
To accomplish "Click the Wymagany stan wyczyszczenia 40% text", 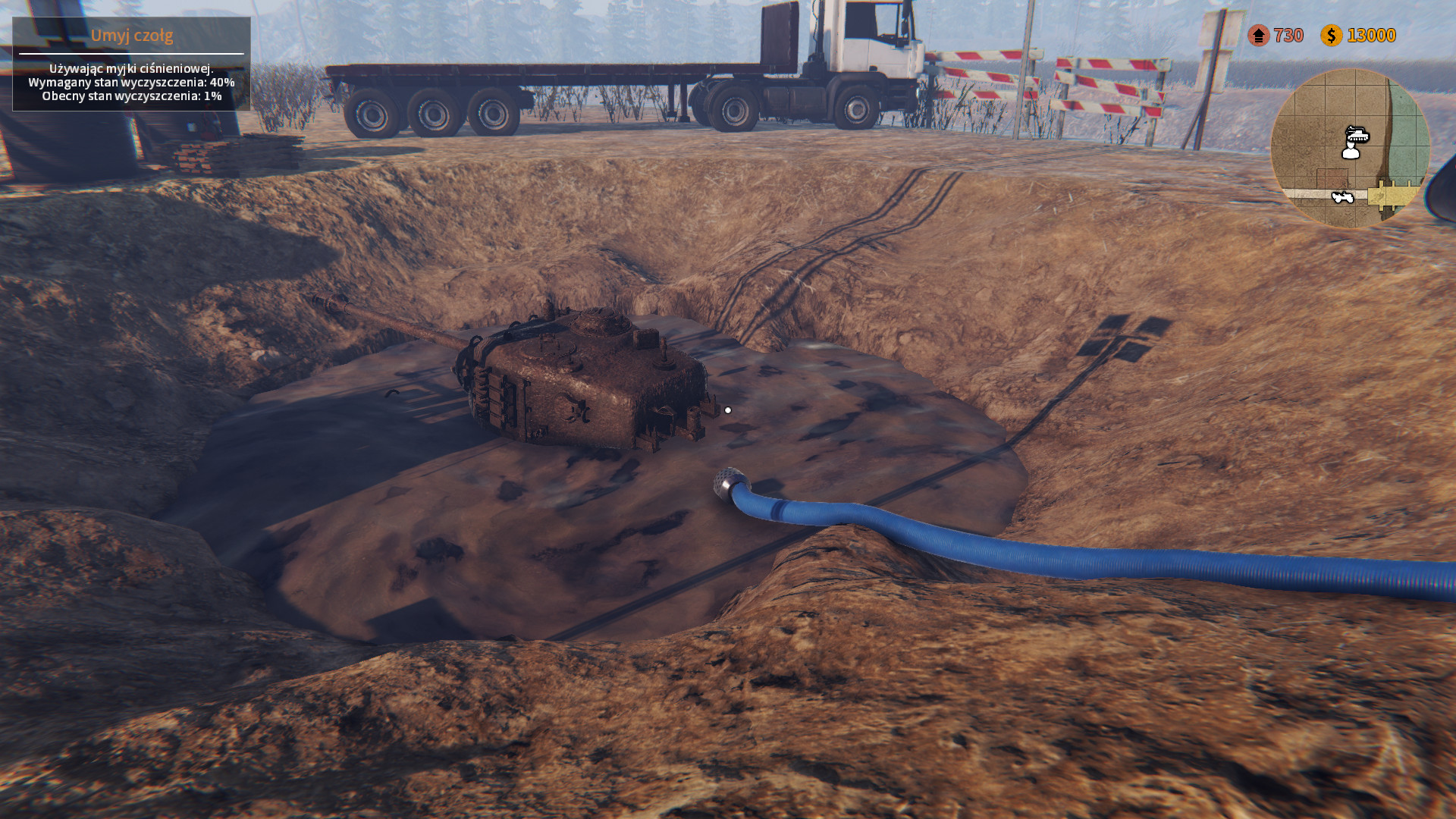I will [130, 83].
